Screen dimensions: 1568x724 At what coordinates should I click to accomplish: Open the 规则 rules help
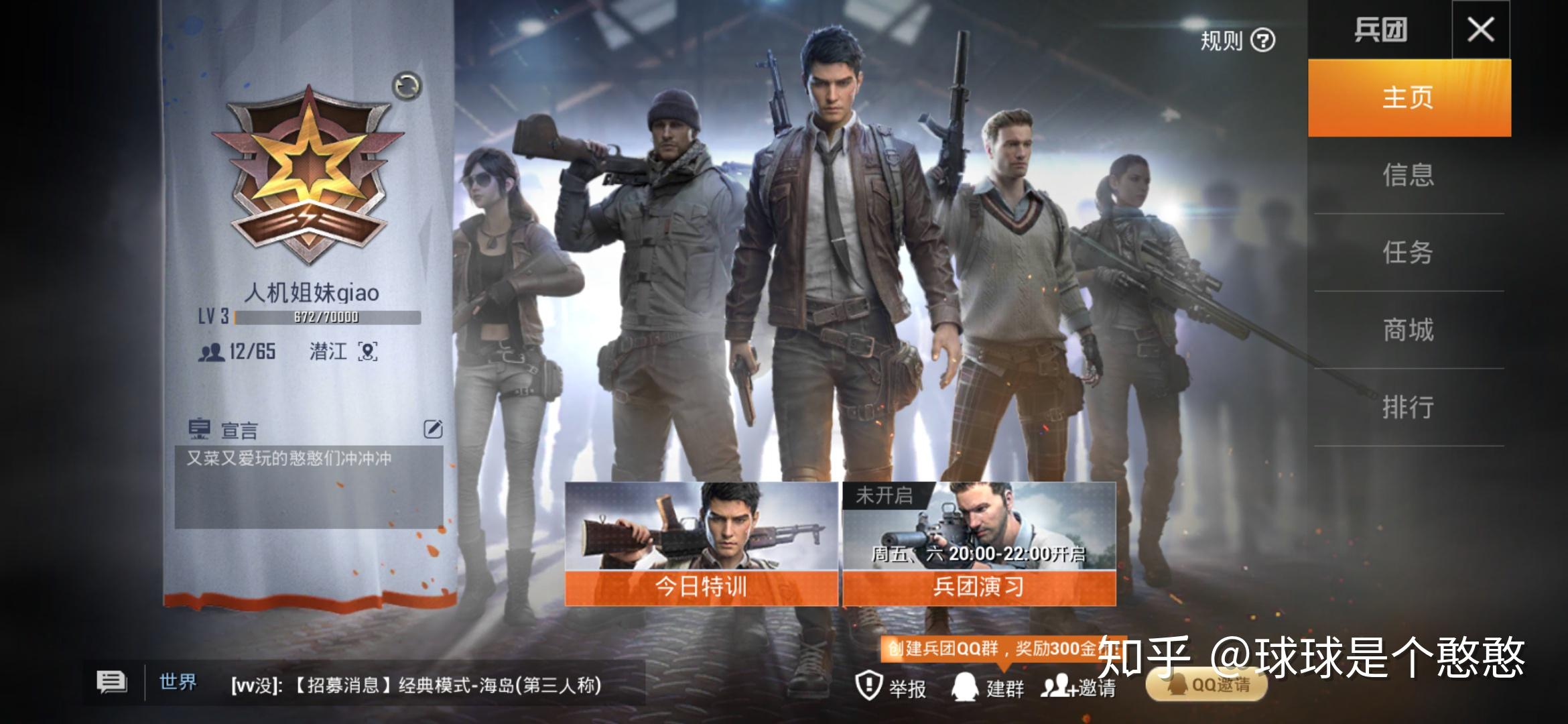pos(1237,41)
